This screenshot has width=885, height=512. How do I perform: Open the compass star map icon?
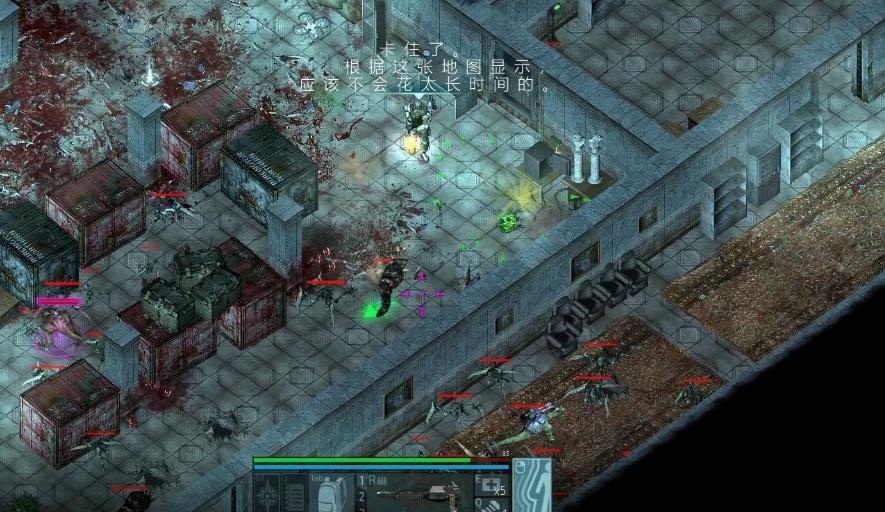[268, 494]
